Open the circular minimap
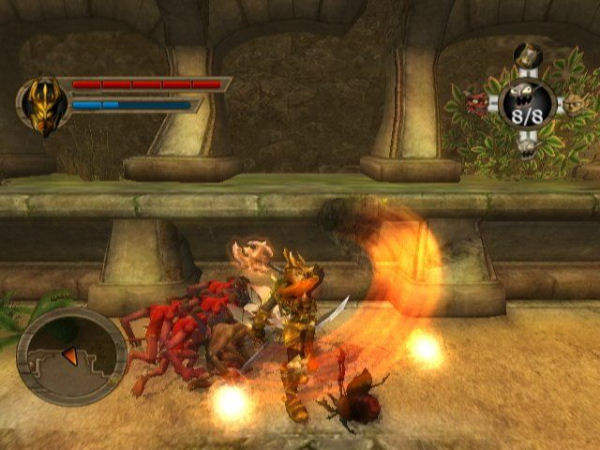 click(71, 355)
